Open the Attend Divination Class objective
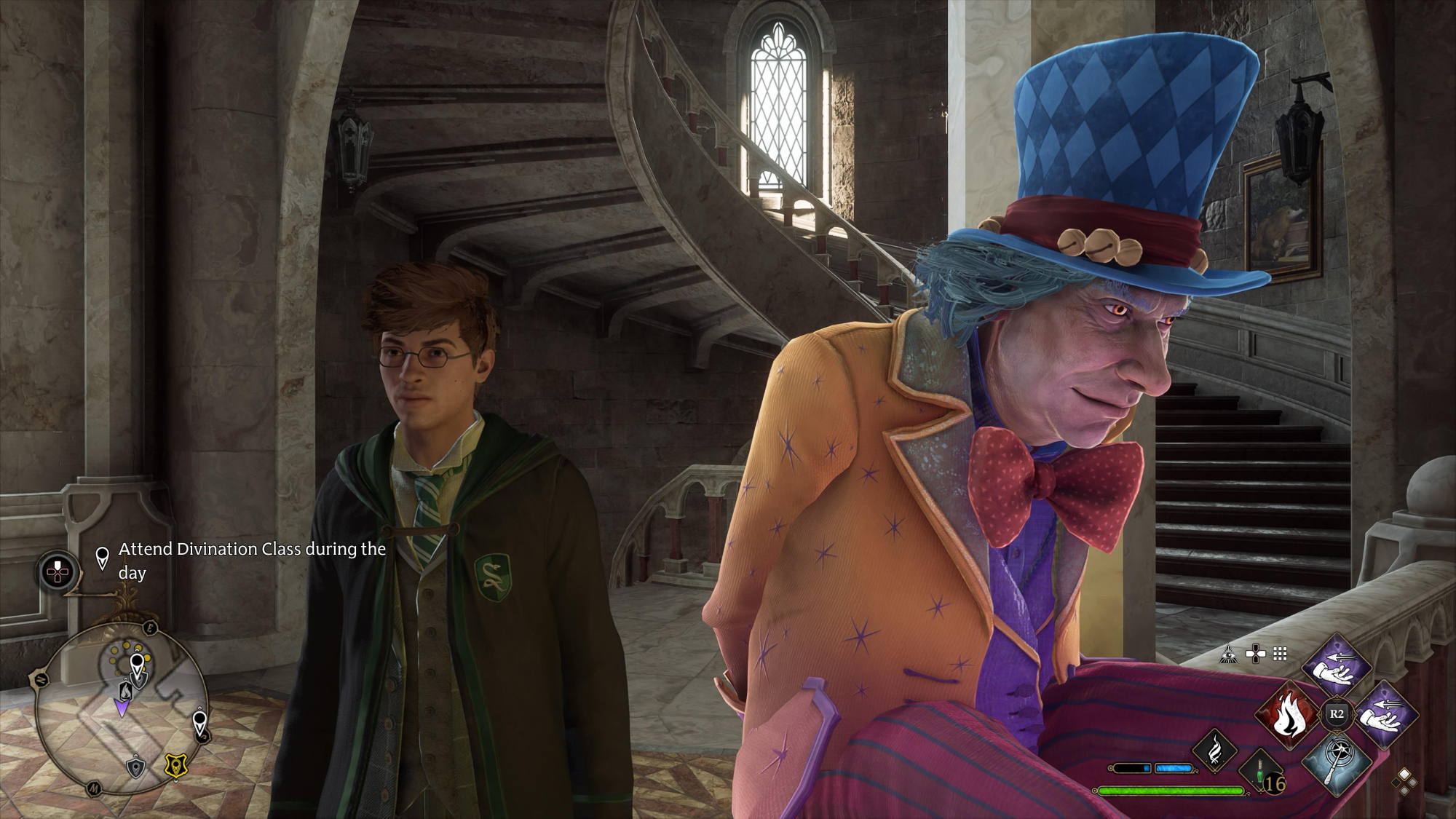This screenshot has height=819, width=1456. tap(251, 560)
